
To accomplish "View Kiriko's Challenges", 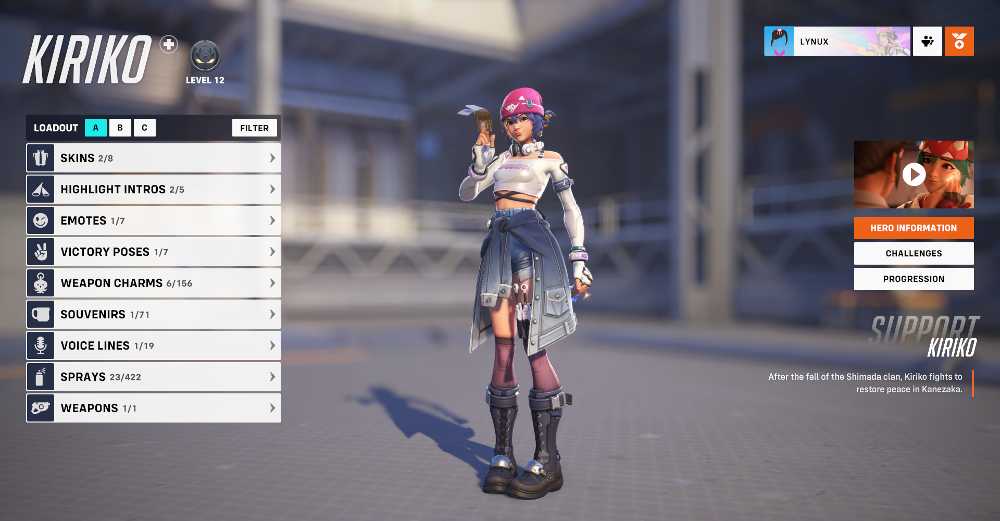I will click(913, 254).
